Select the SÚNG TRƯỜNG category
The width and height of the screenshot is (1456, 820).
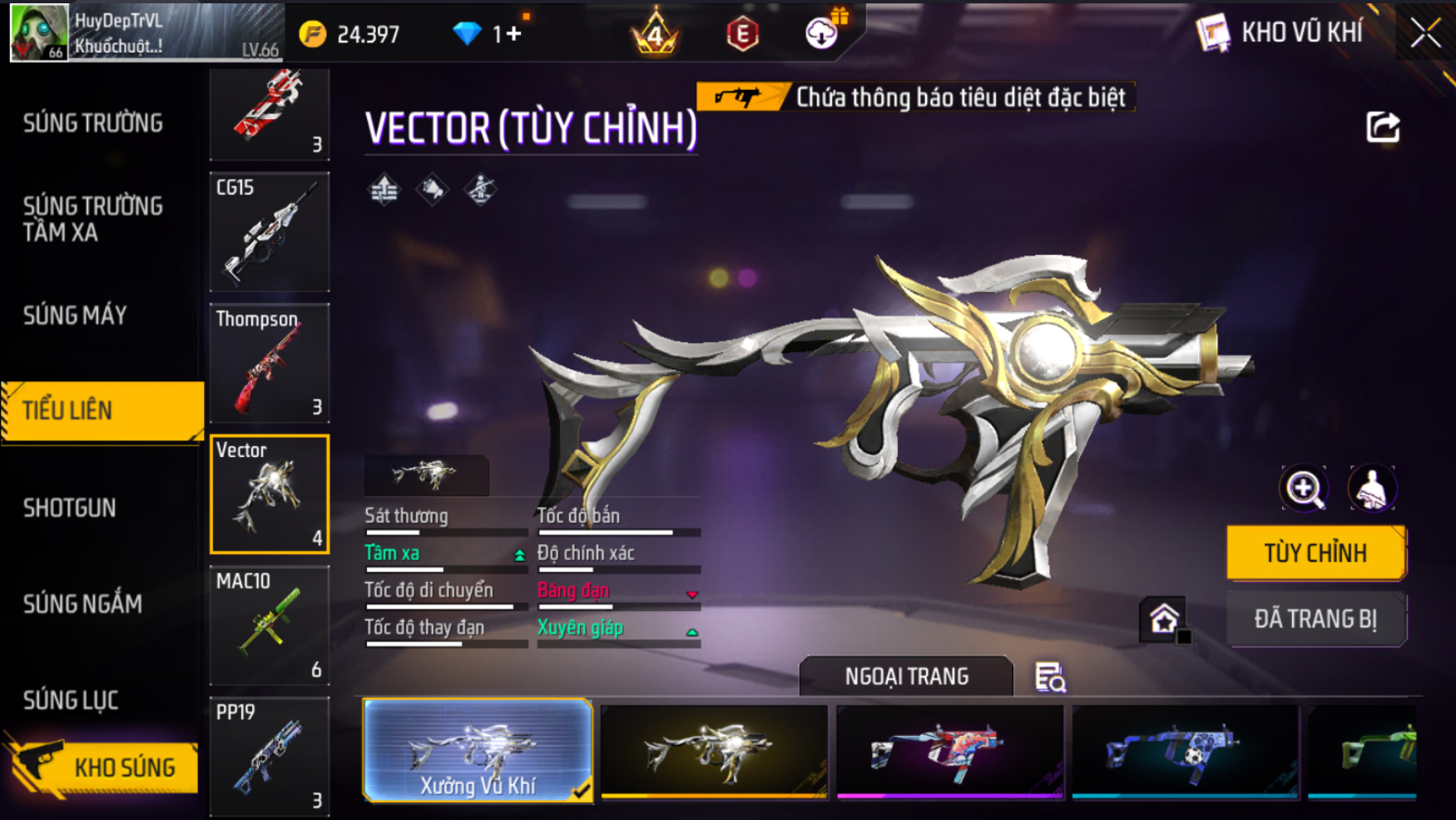coord(93,123)
